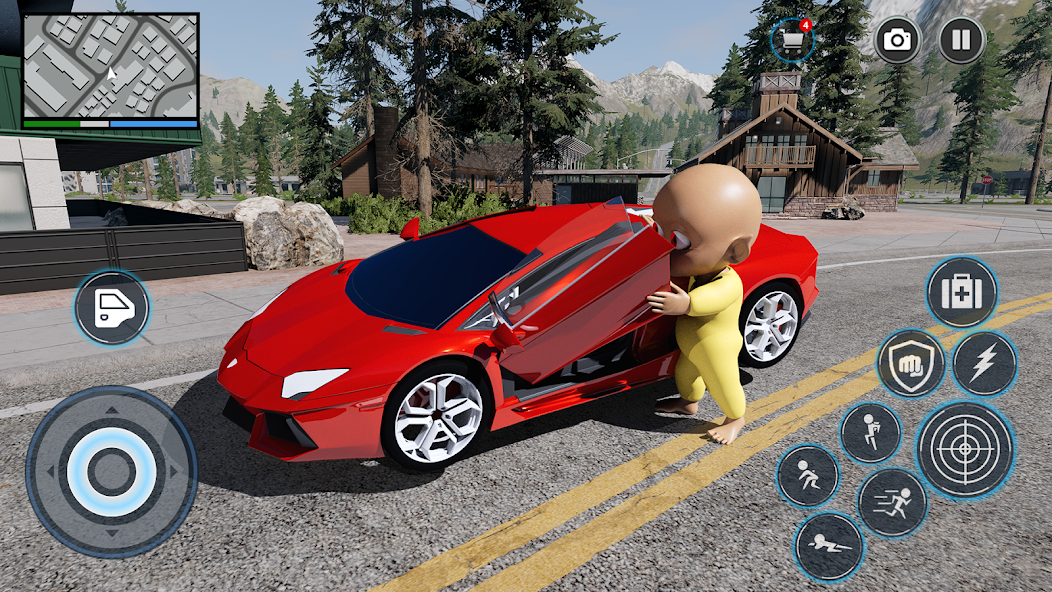The image size is (1052, 592).
Task: Tap the prone crawl button
Action: coord(829,547)
